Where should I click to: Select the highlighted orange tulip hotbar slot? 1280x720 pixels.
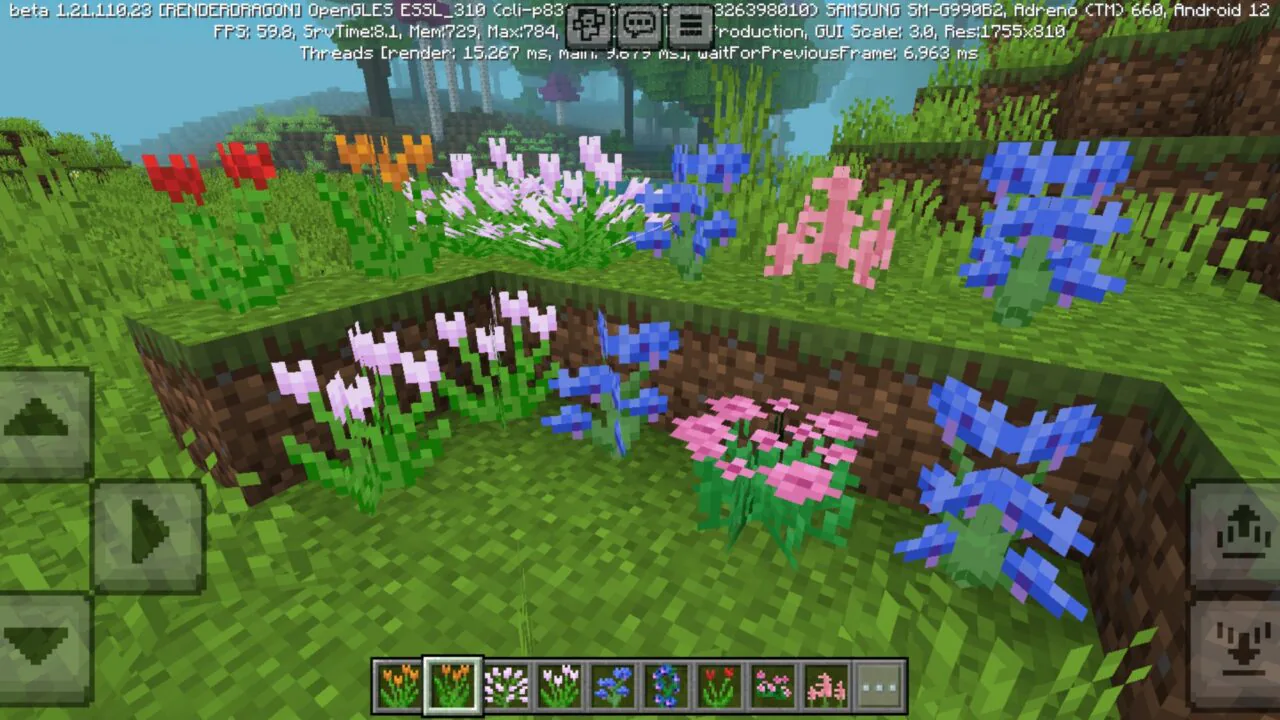452,686
